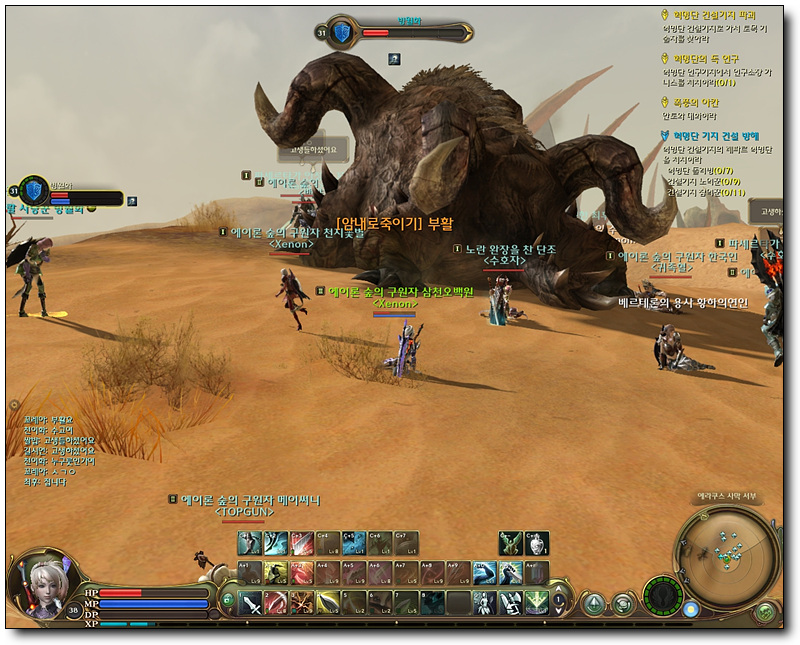Viewport: 800px width, 645px height.
Task: Activate the green winged figure skill icon
Action: [x=511, y=543]
